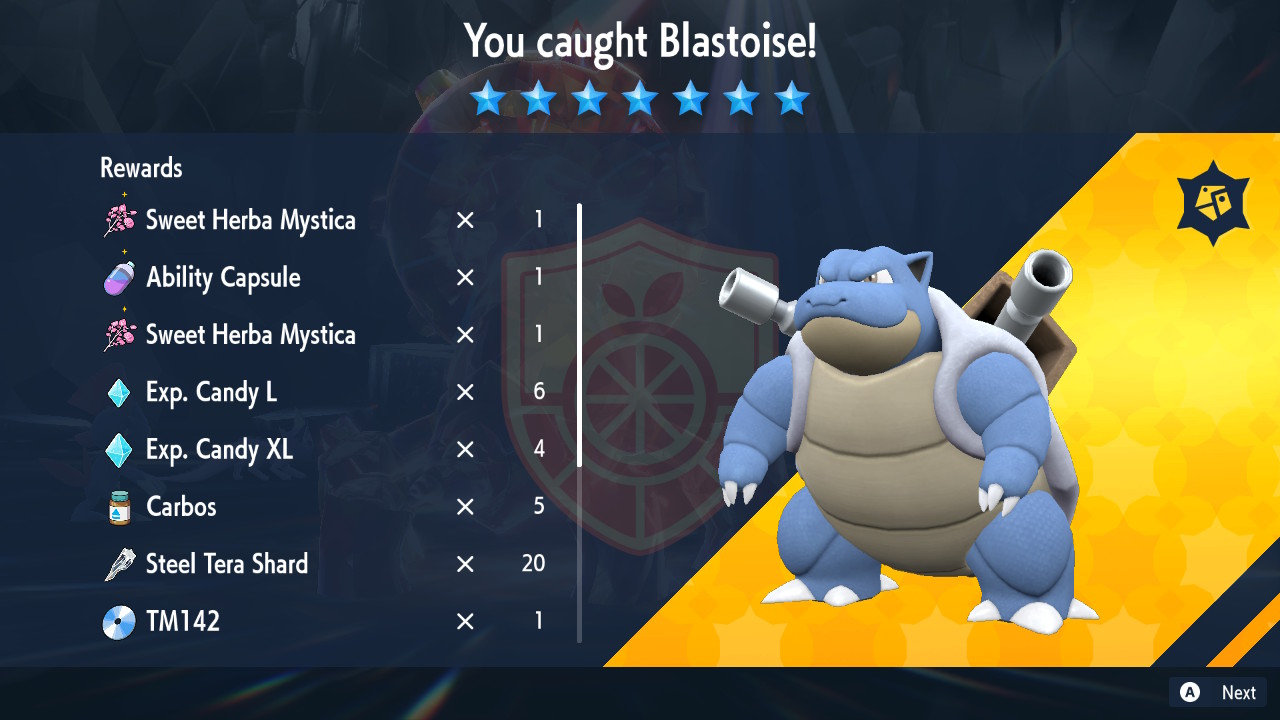Click the last star after Blastoise title
Screen dimensions: 1280x720
pos(792,98)
